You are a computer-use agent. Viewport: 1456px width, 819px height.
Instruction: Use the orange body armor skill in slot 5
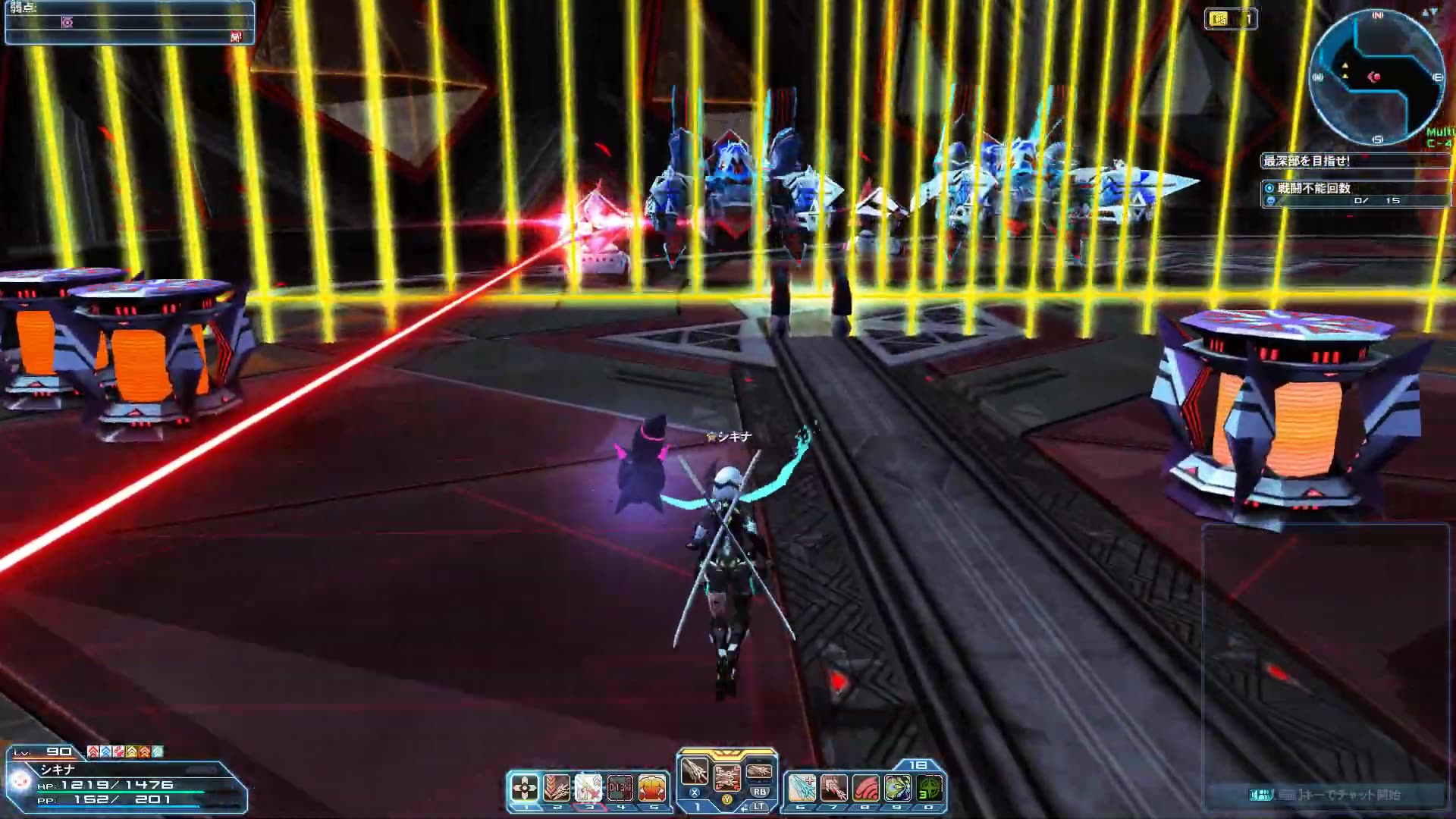point(652,788)
